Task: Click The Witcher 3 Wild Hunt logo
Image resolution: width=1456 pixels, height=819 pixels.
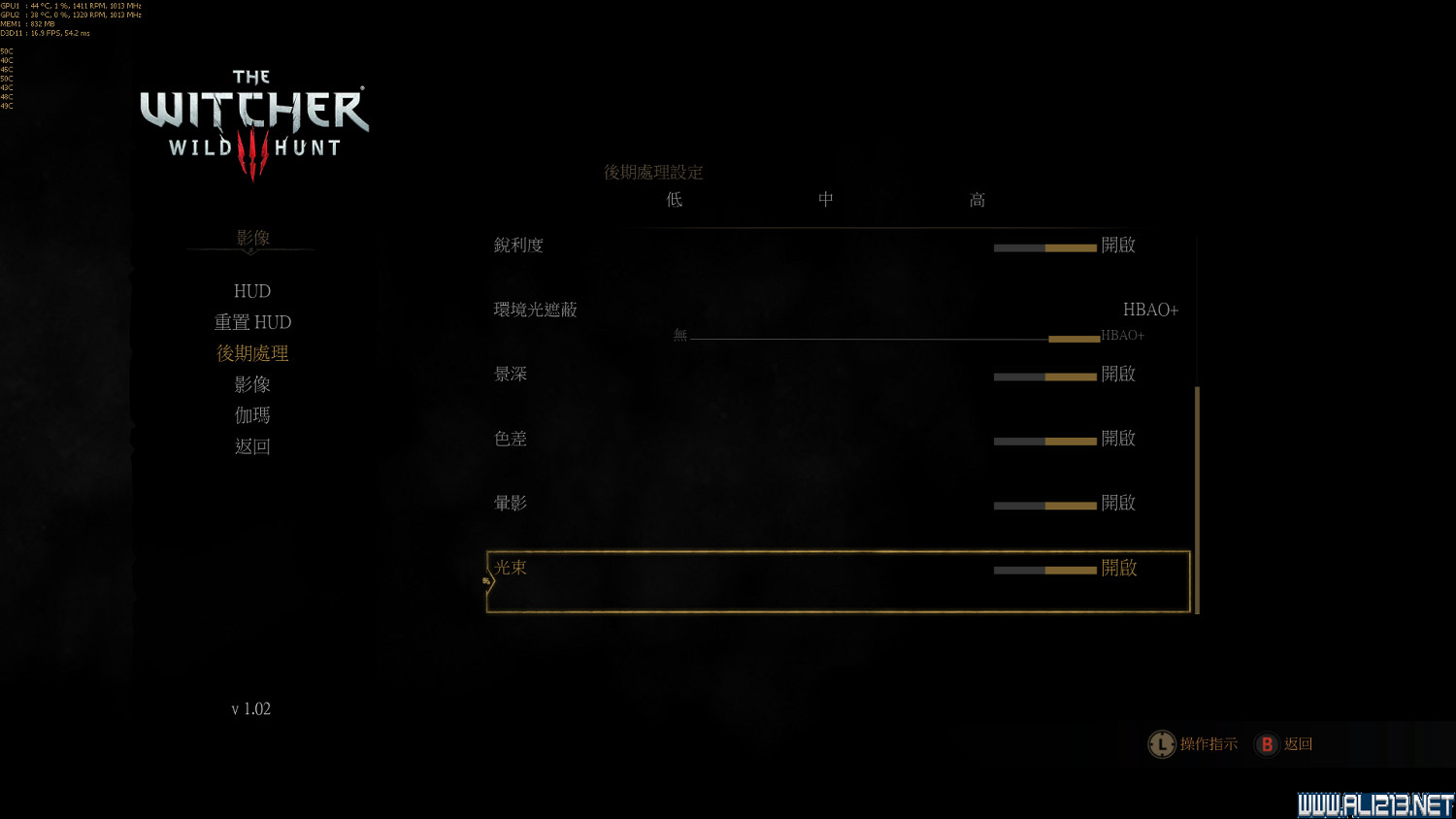Action: (x=250, y=116)
